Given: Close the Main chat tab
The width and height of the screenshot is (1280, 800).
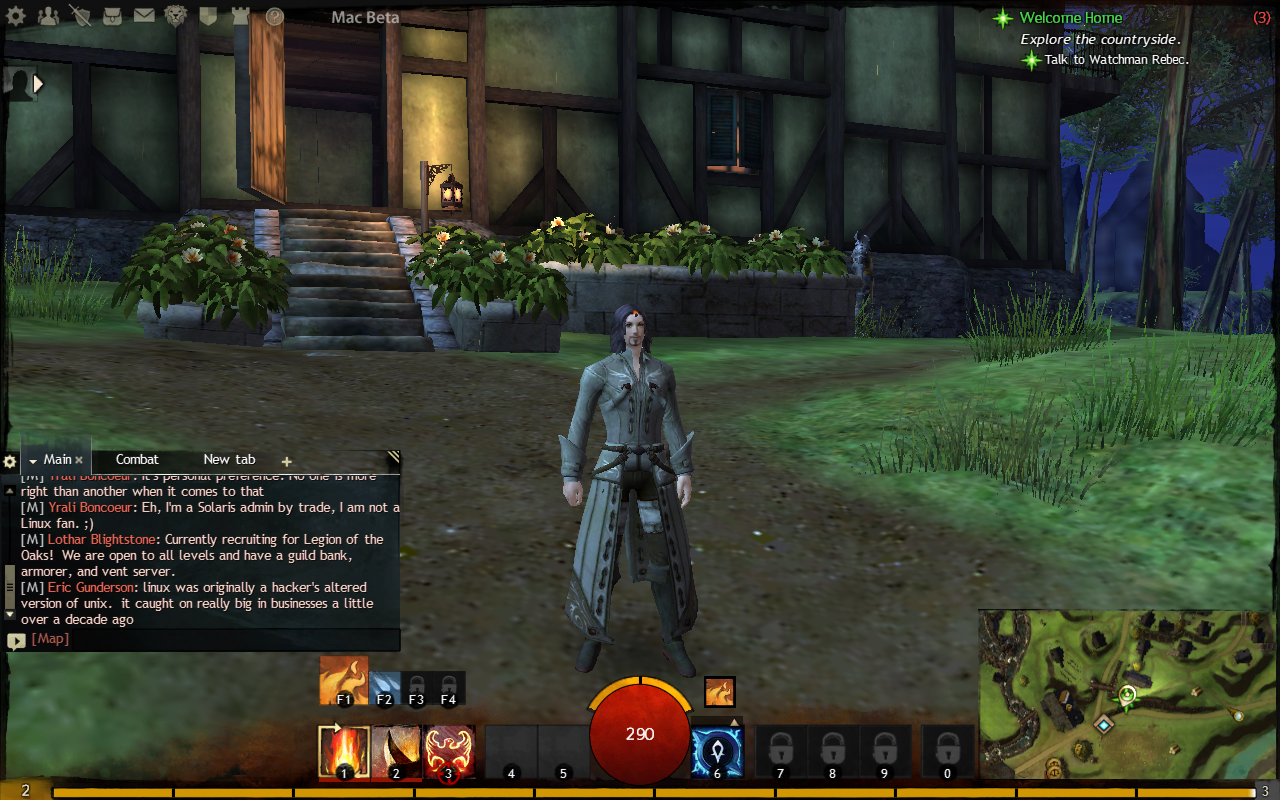Looking at the screenshot, I should 79,460.
